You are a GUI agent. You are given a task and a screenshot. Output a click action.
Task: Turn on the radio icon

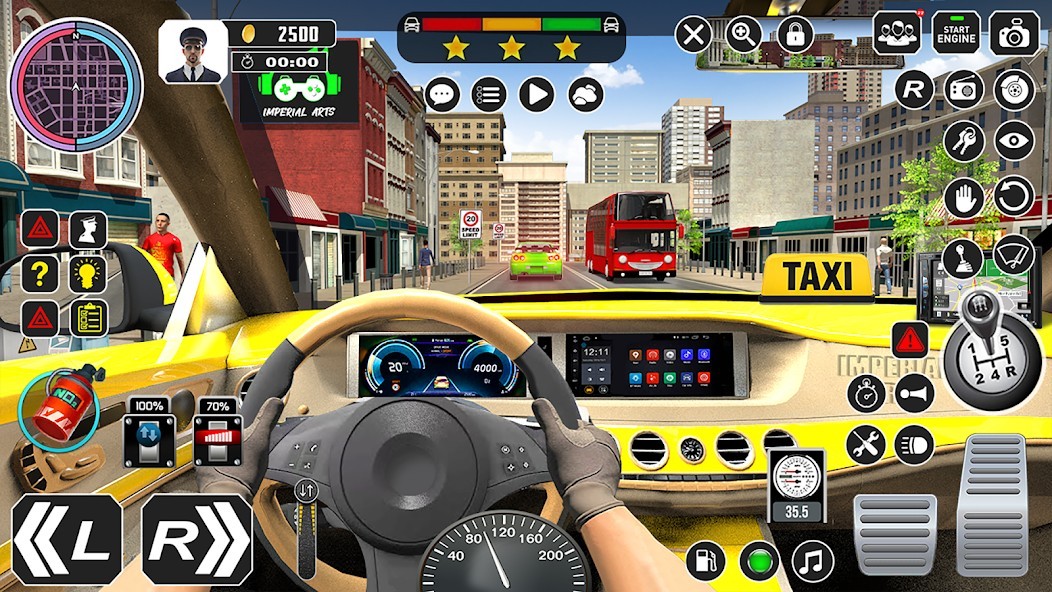(x=964, y=90)
